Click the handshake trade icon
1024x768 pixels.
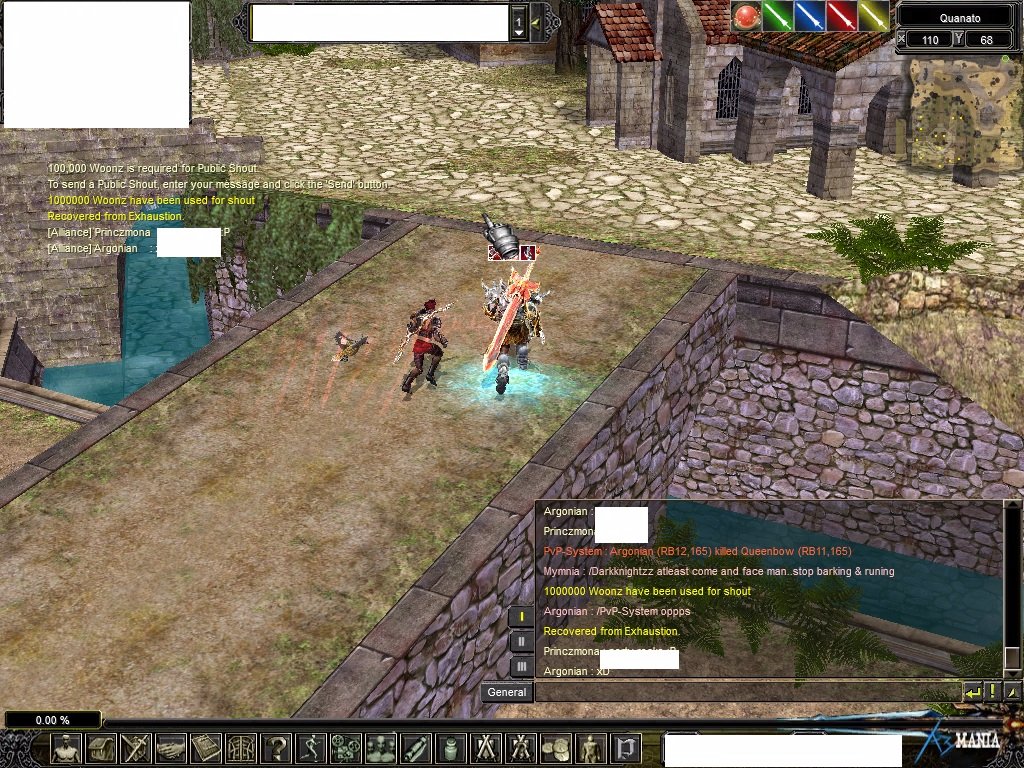click(171, 748)
